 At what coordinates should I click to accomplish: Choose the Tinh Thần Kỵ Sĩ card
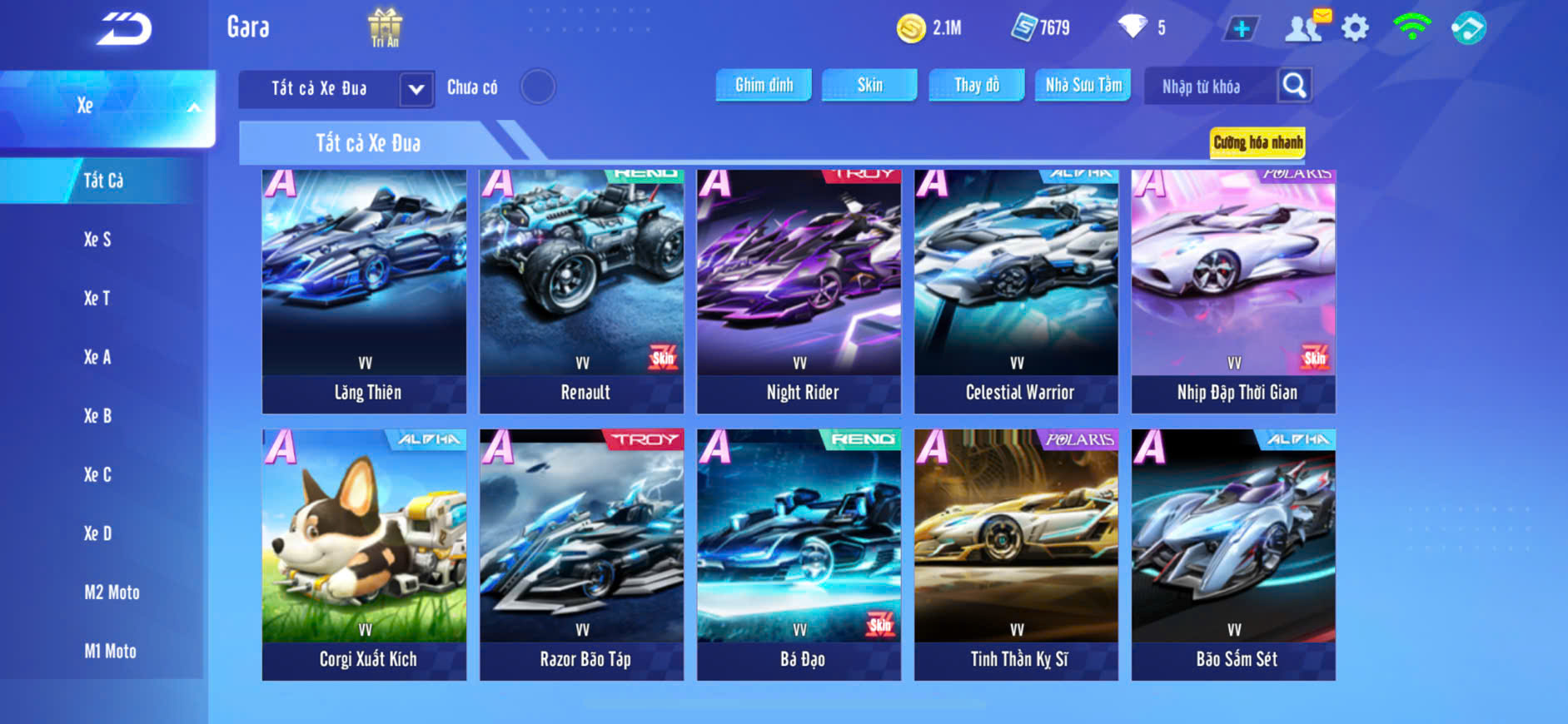click(x=1017, y=554)
